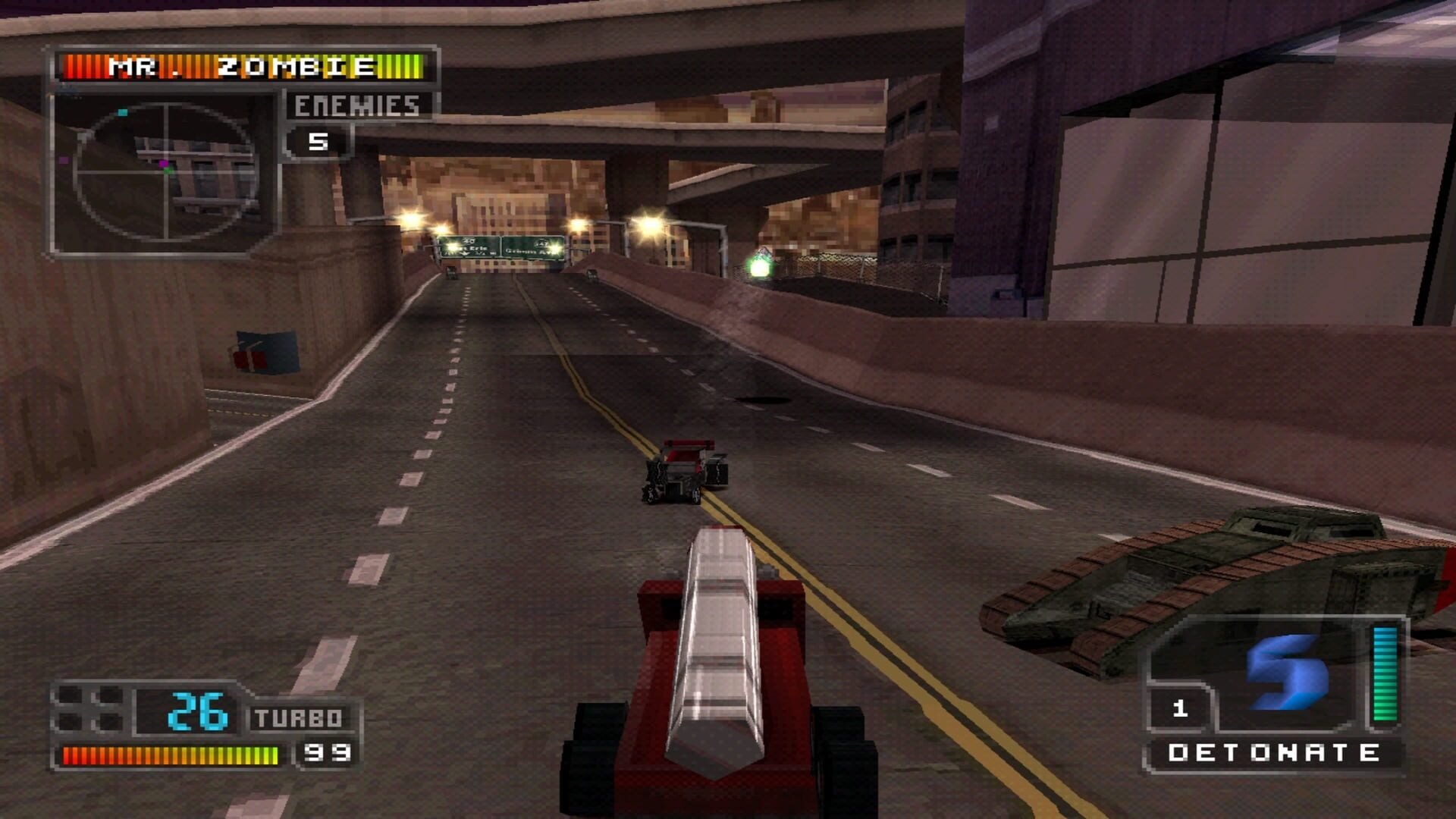Click the crosshair center of the radar compass
The image size is (1456, 819).
167,171
